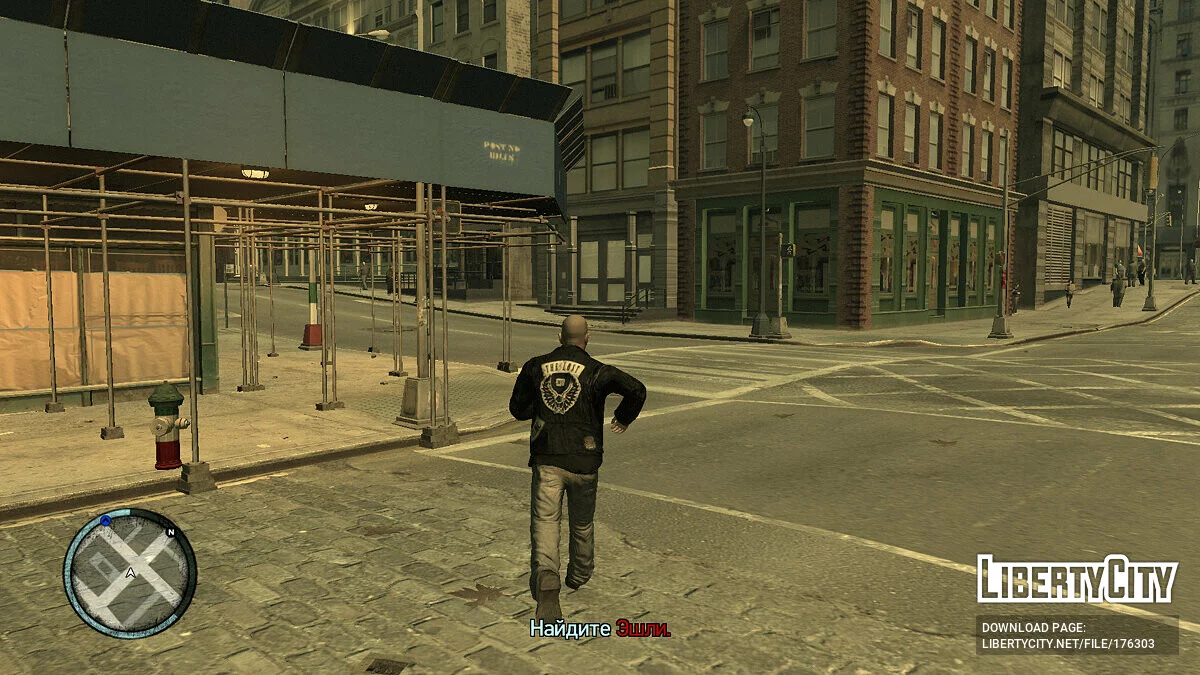1200x675 pixels.
Task: Select the blue objective blip on the minimap
Action: tap(105, 521)
